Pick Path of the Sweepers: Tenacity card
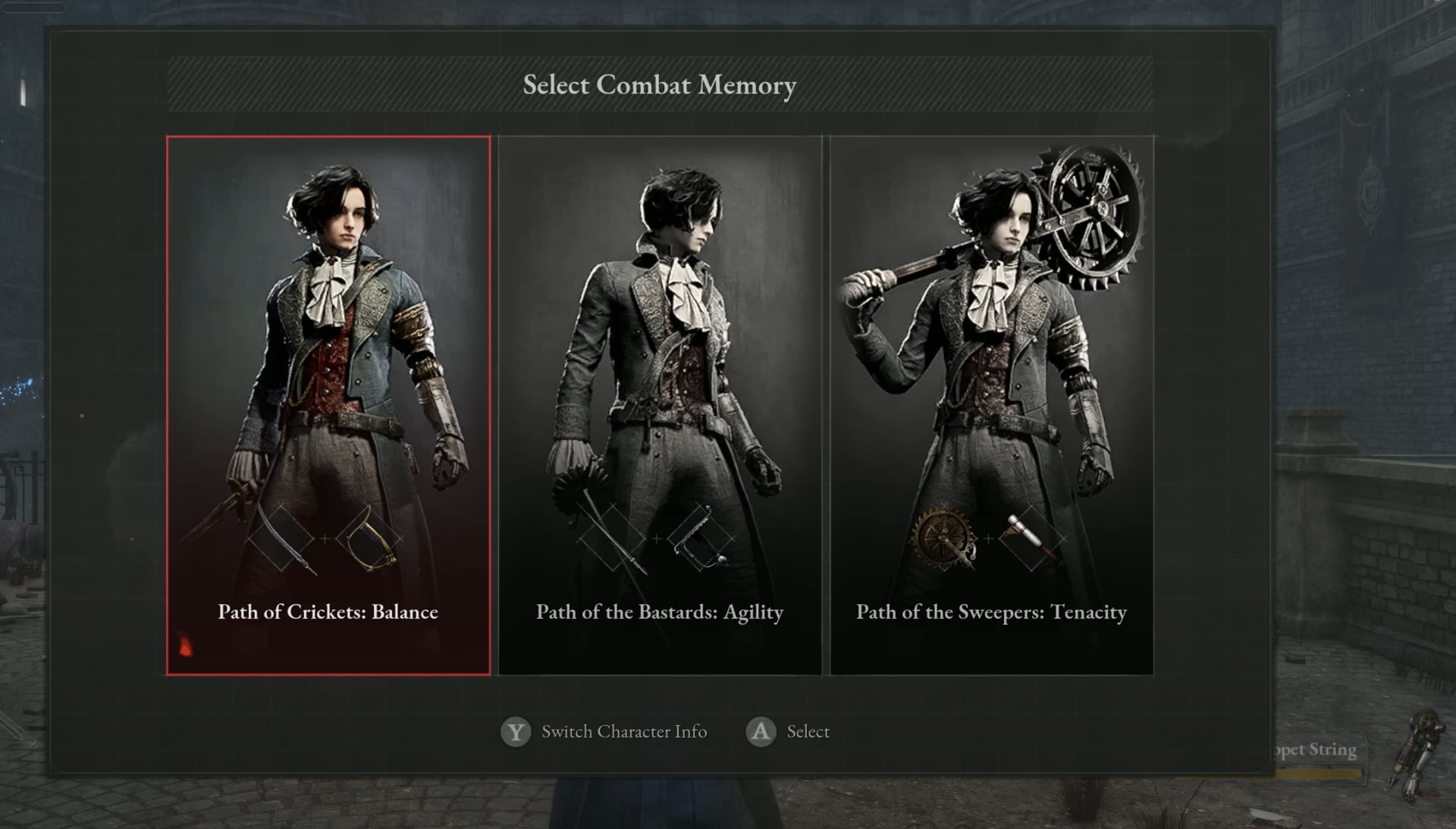 991,405
